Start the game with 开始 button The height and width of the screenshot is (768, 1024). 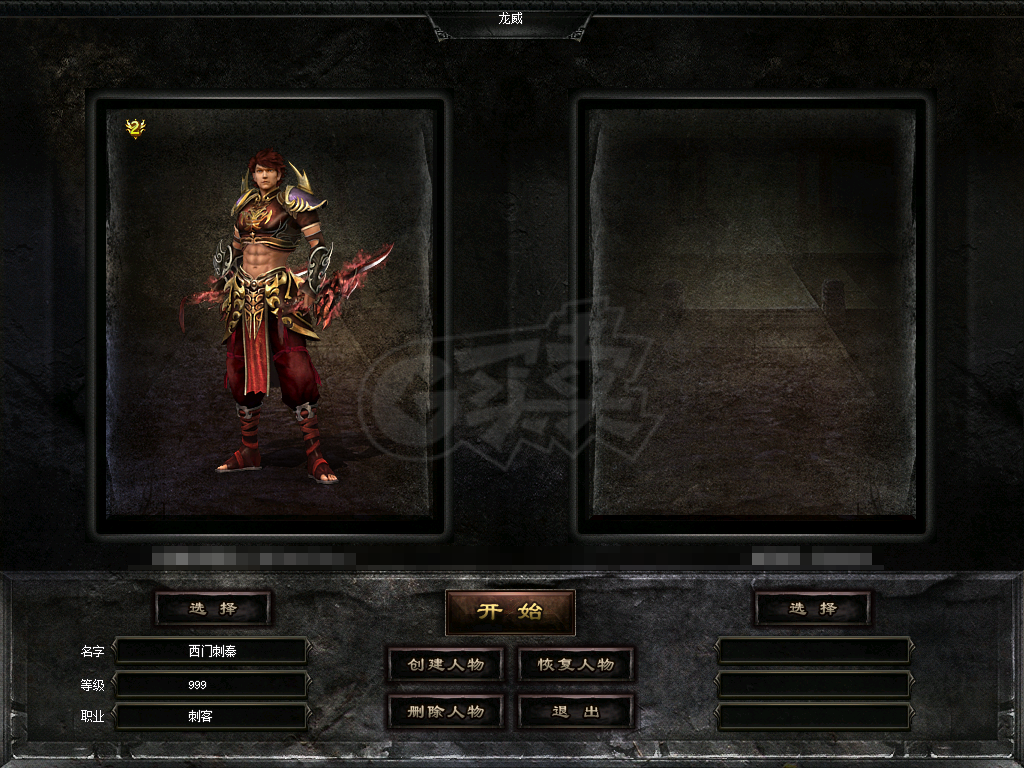(510, 612)
